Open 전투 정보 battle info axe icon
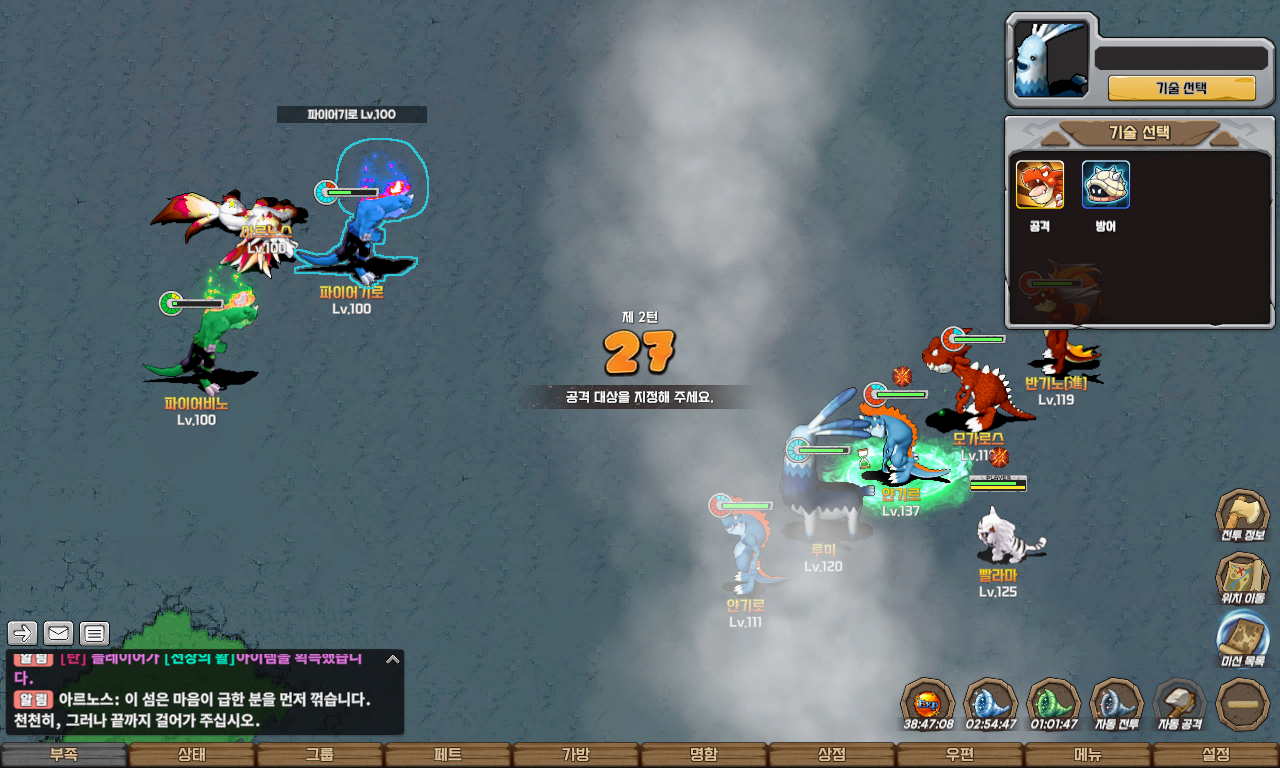The height and width of the screenshot is (768, 1280). [1242, 514]
